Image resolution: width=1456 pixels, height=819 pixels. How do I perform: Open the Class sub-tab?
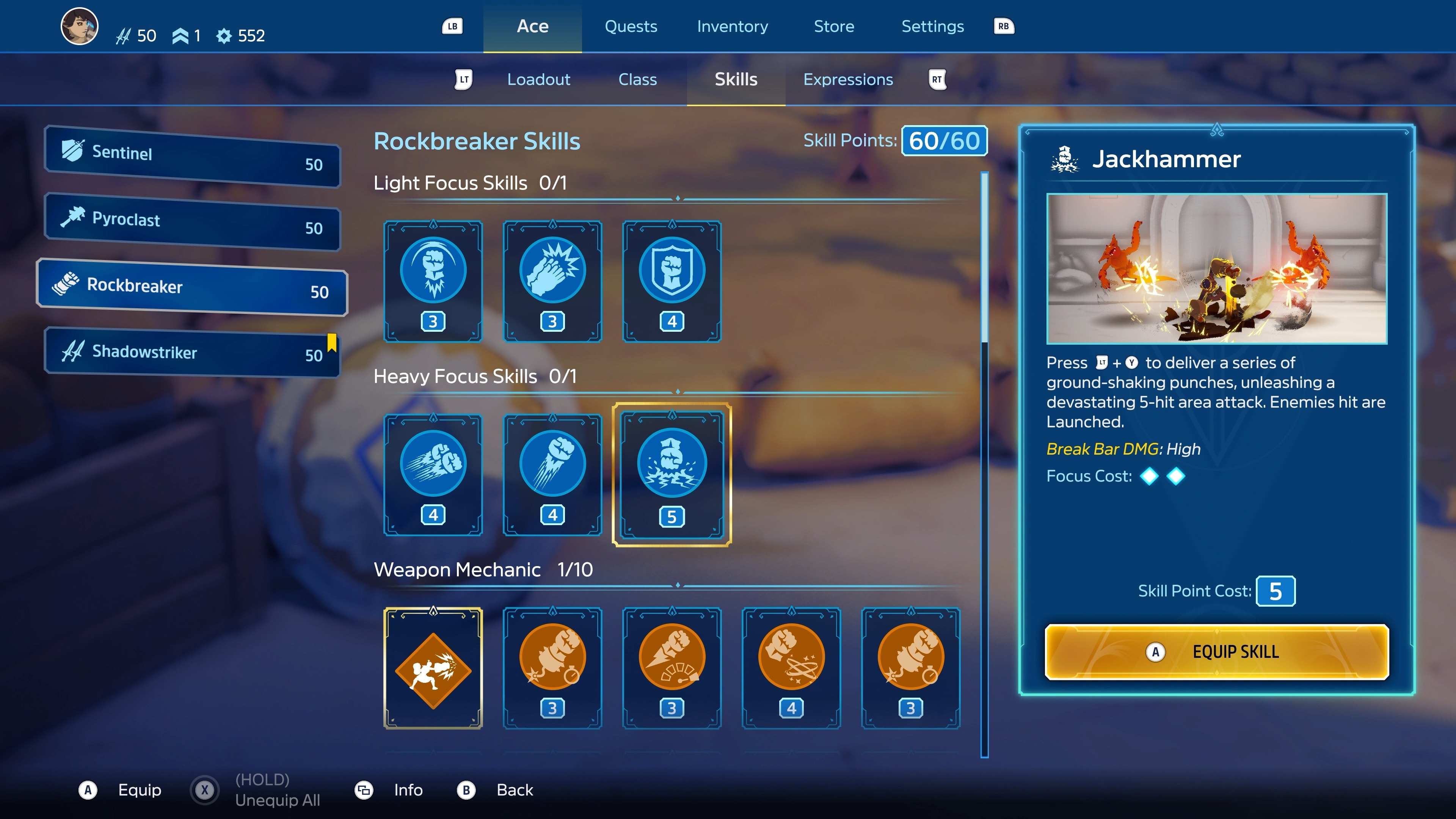[x=637, y=80]
